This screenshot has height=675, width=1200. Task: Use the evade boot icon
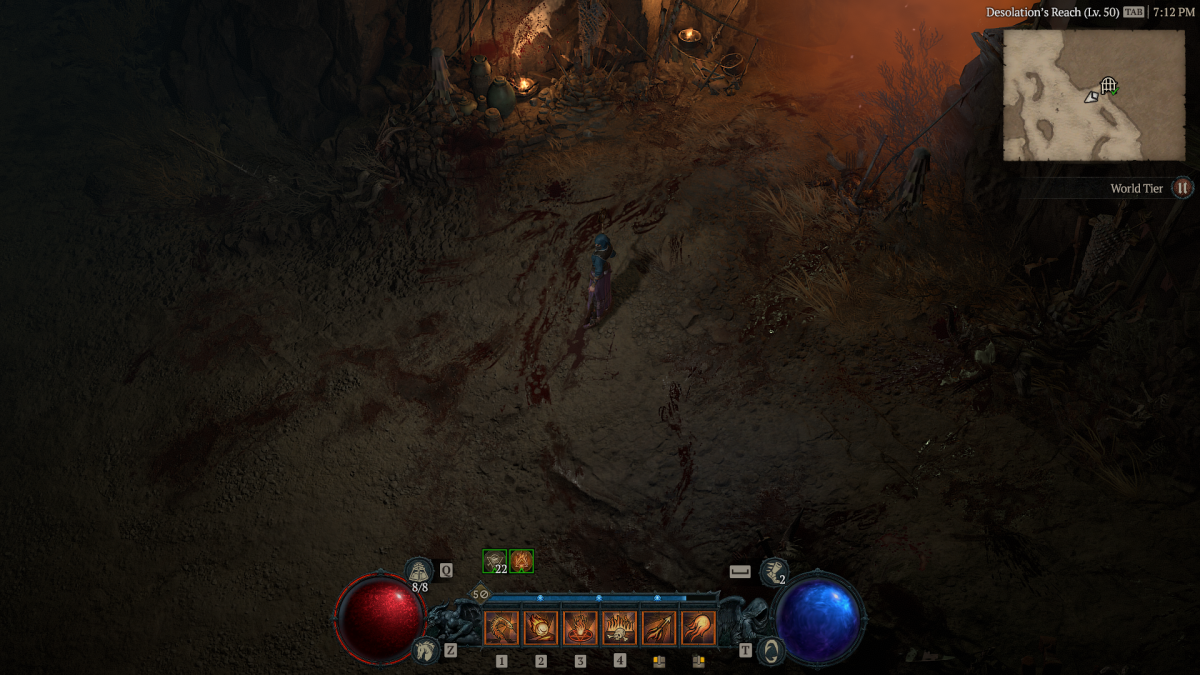coord(772,572)
